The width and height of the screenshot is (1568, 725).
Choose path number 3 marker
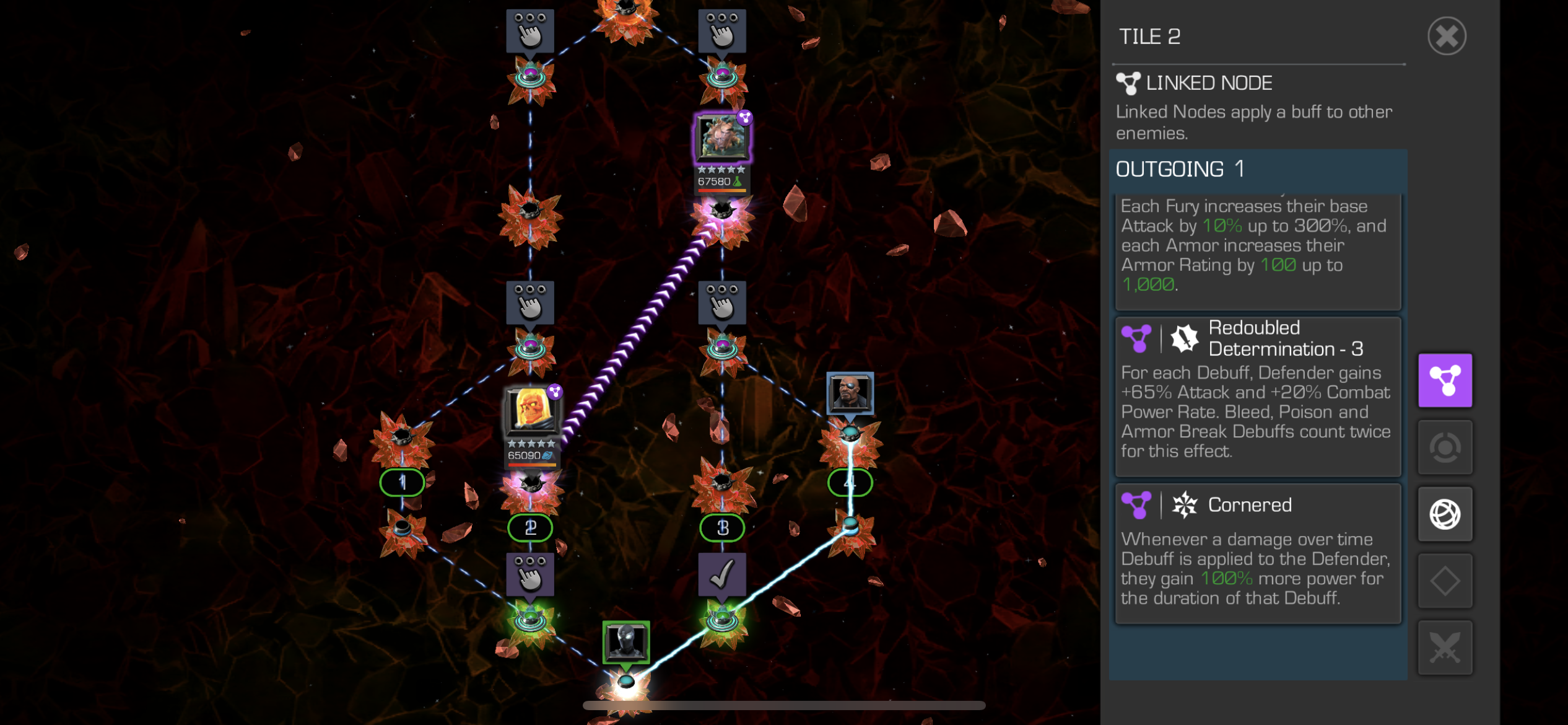coord(722,528)
